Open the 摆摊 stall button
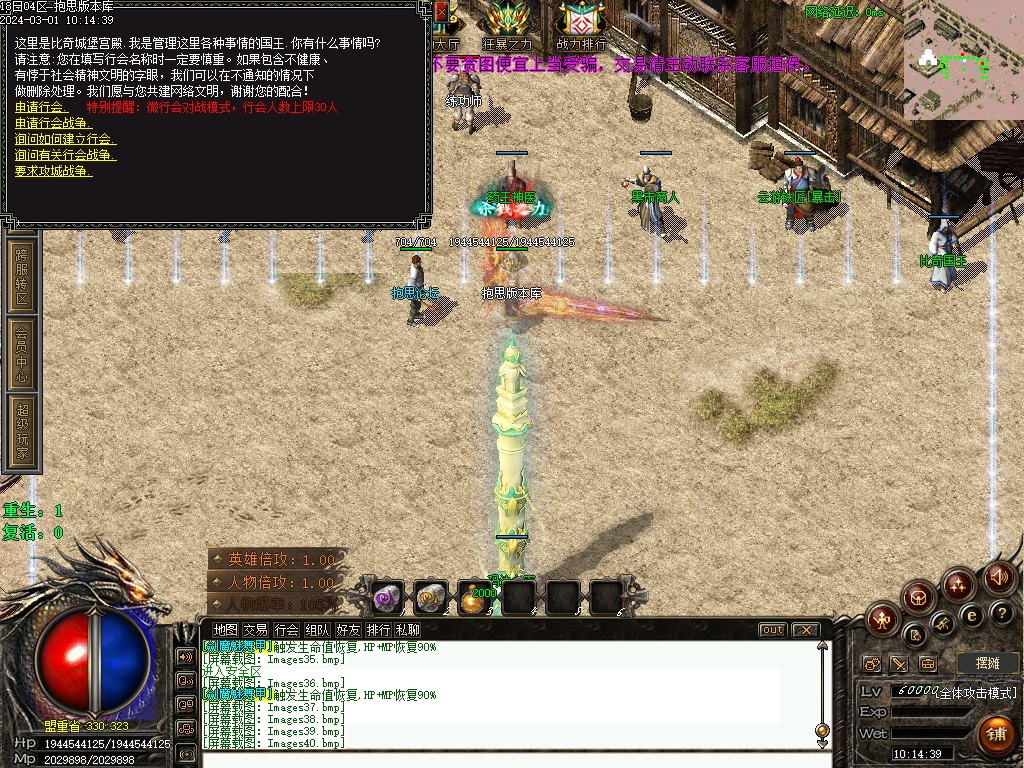 [987, 663]
